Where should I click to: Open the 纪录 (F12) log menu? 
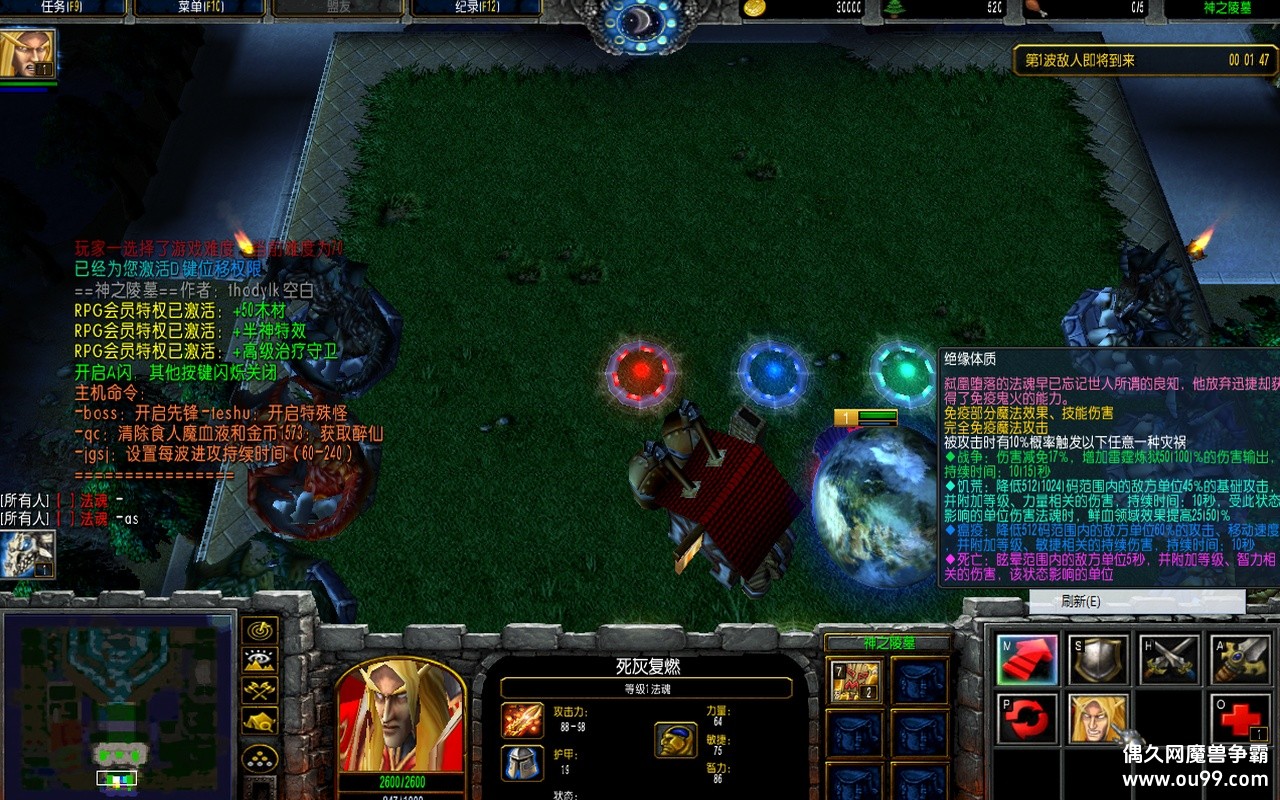point(476,8)
